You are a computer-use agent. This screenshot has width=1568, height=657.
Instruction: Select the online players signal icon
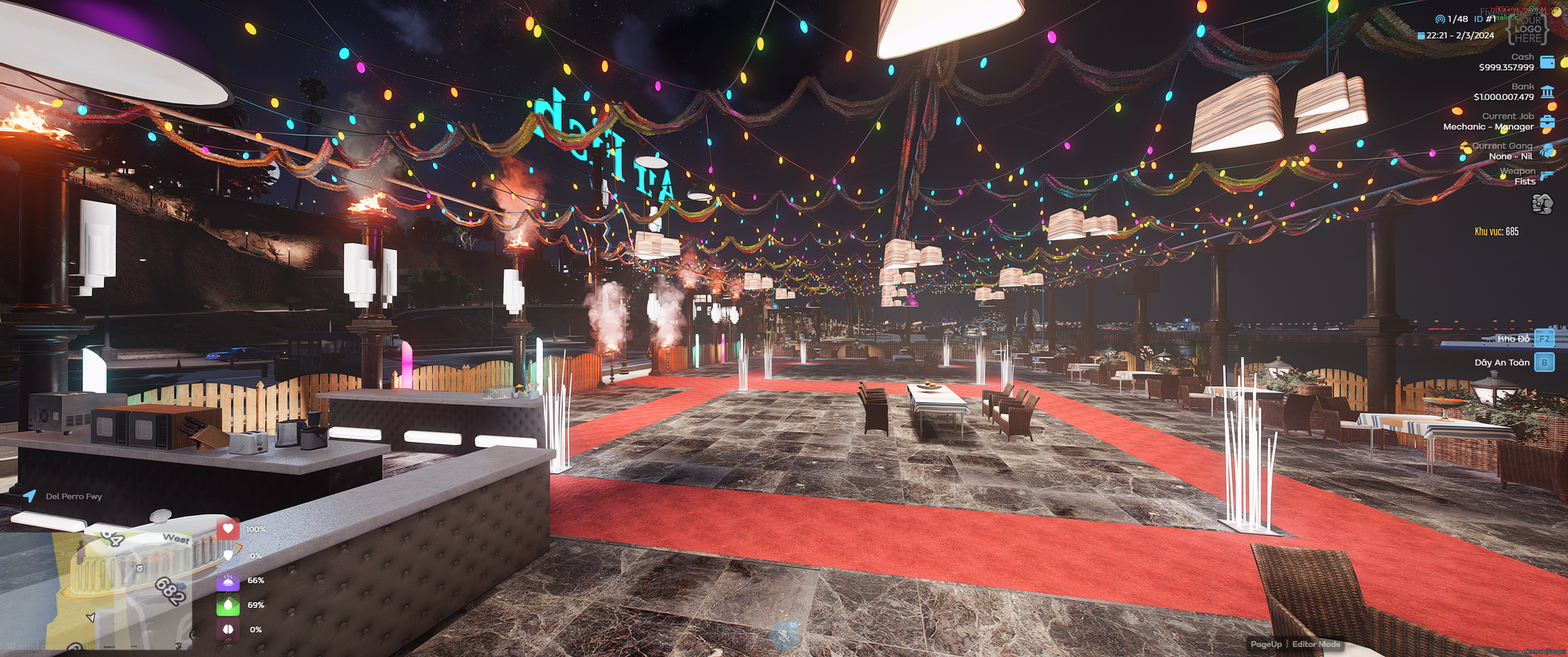pos(1440,19)
